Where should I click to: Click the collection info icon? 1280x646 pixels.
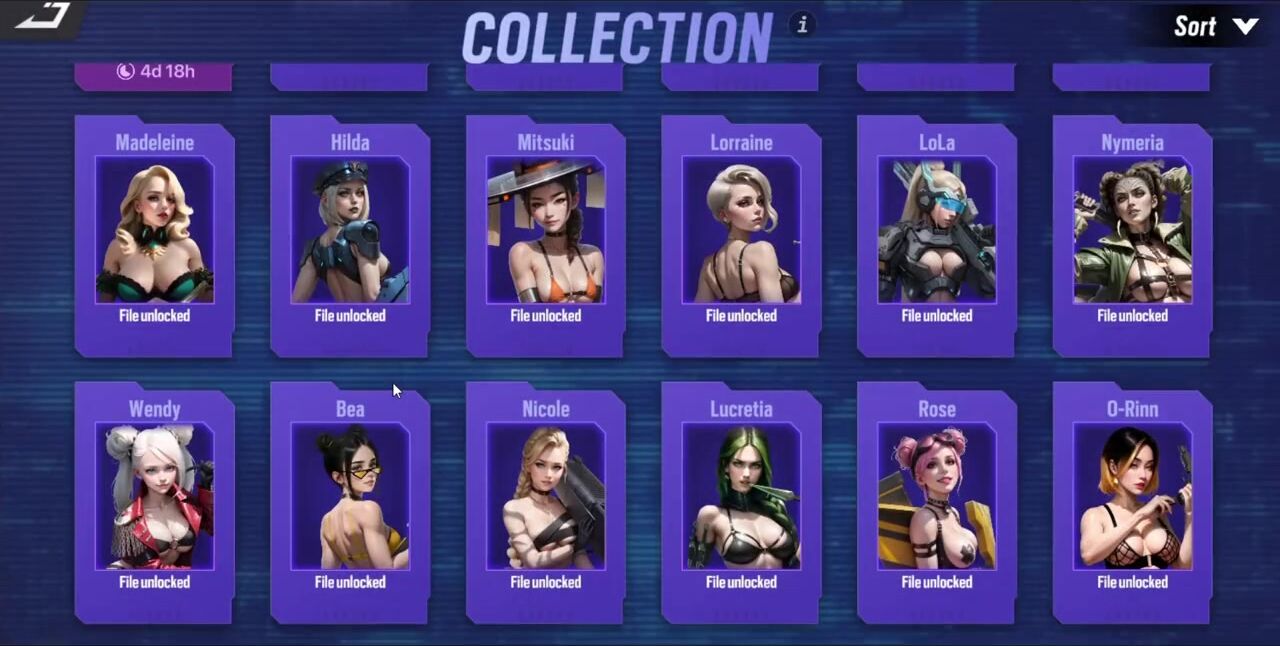(x=802, y=25)
